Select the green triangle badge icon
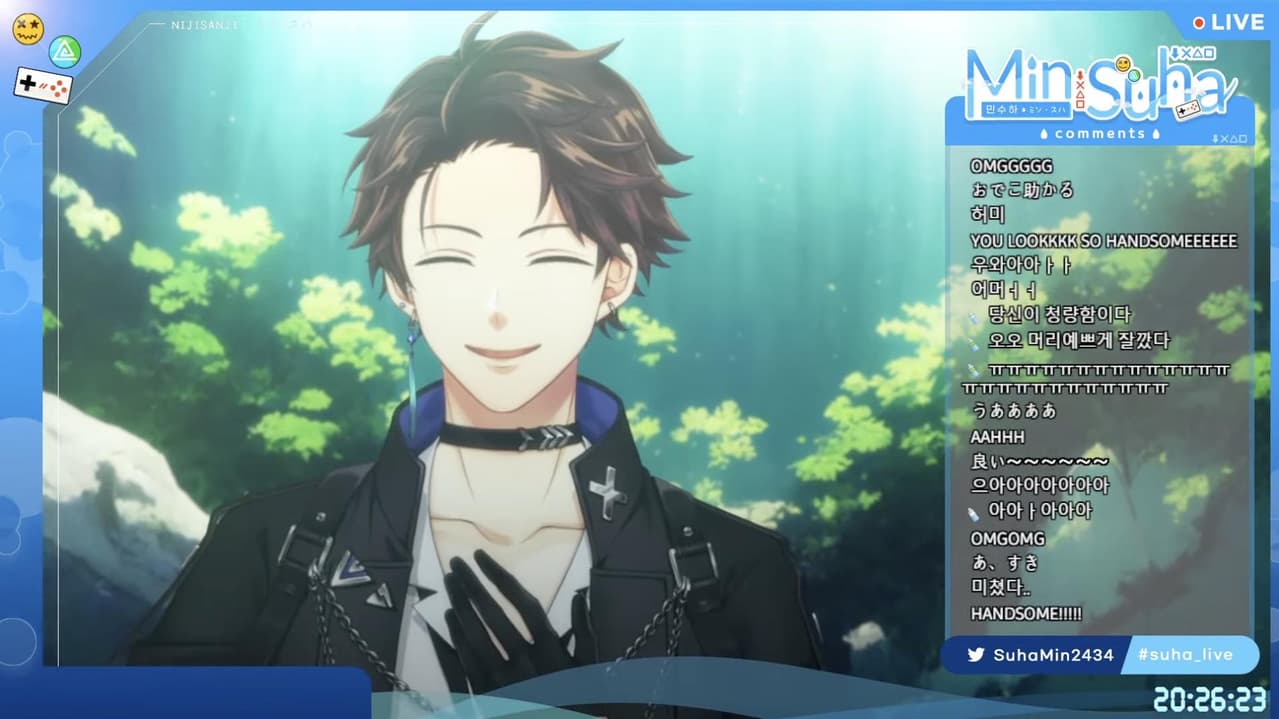Screen dimensions: 1279x719 (65, 50)
